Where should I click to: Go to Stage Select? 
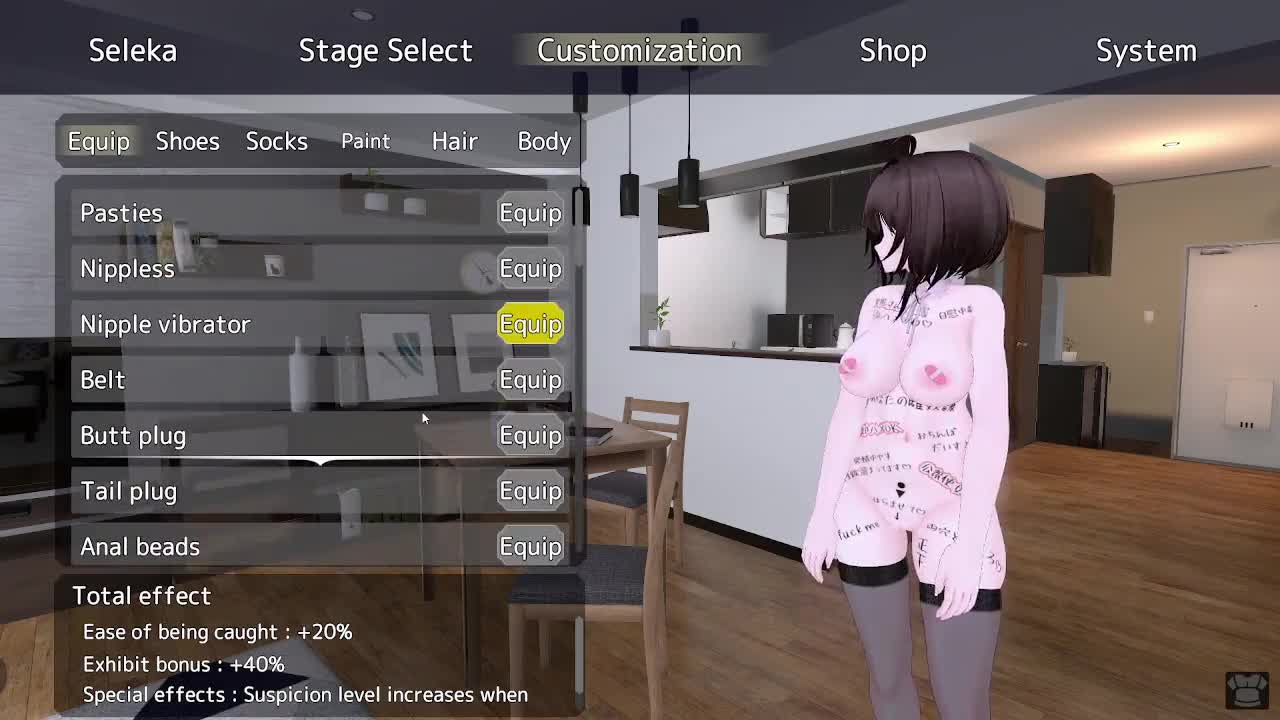coord(385,51)
